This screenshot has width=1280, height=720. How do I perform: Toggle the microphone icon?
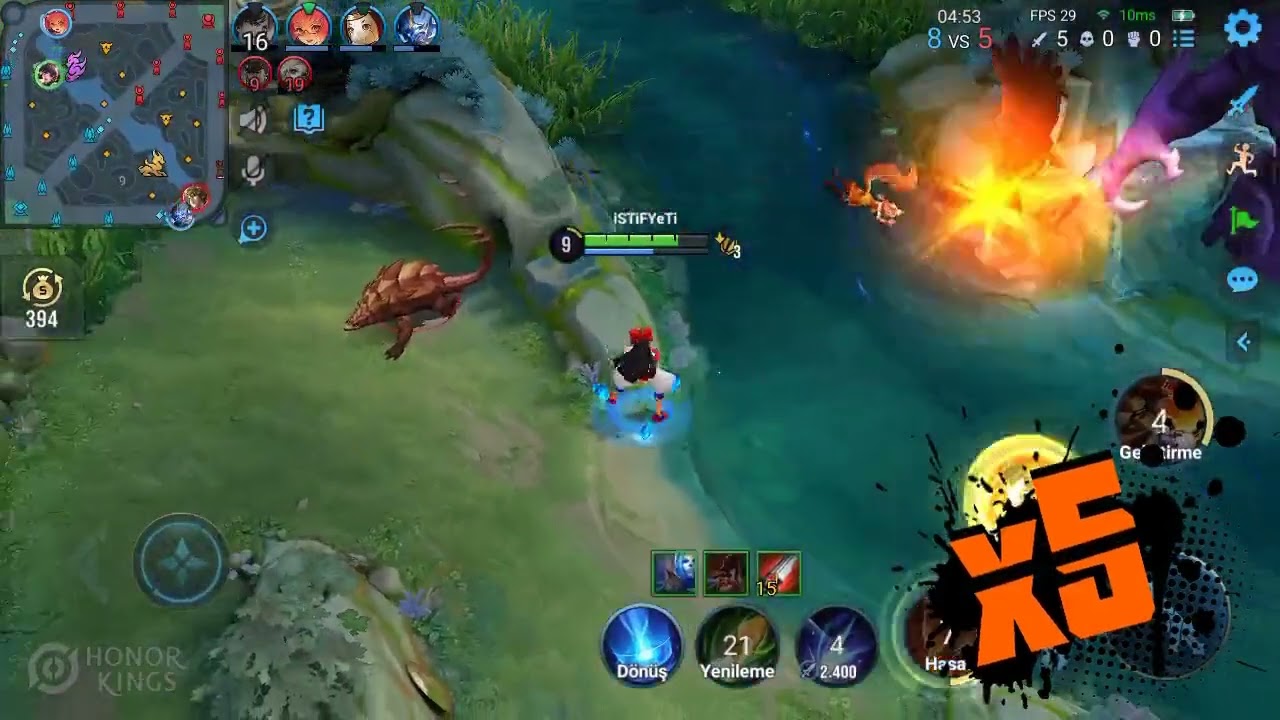[x=254, y=171]
